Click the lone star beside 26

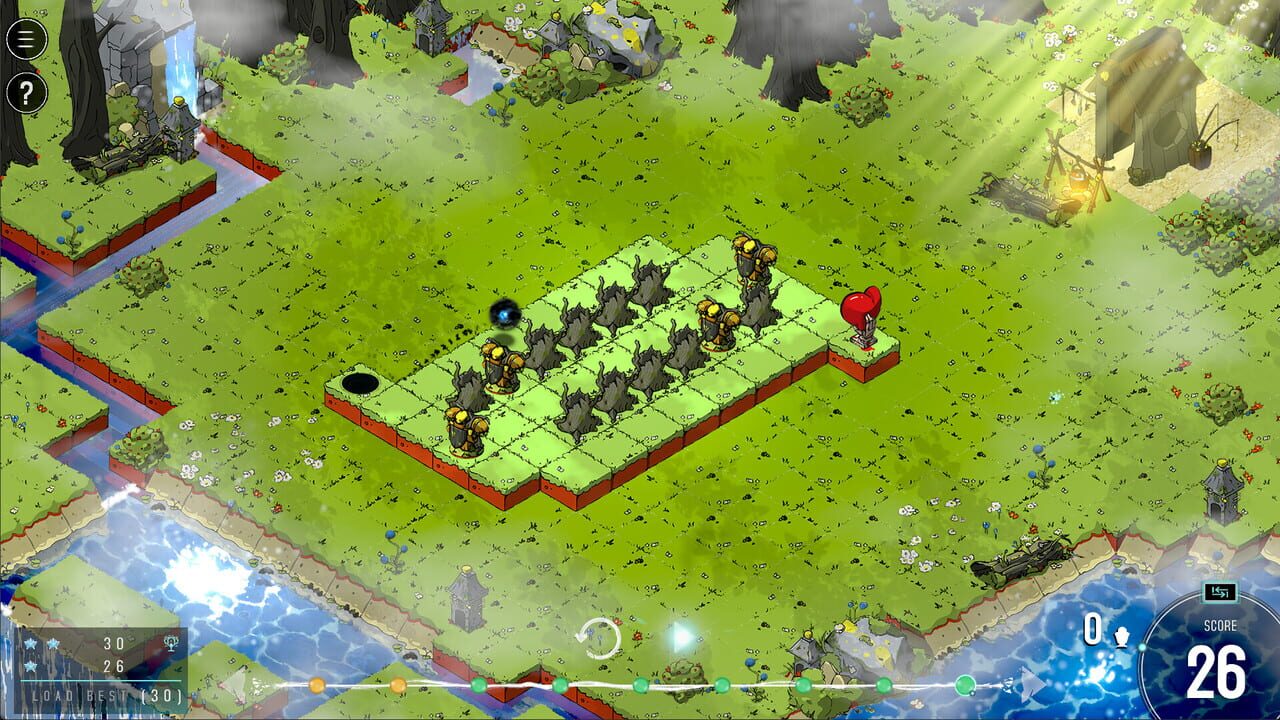[31, 666]
